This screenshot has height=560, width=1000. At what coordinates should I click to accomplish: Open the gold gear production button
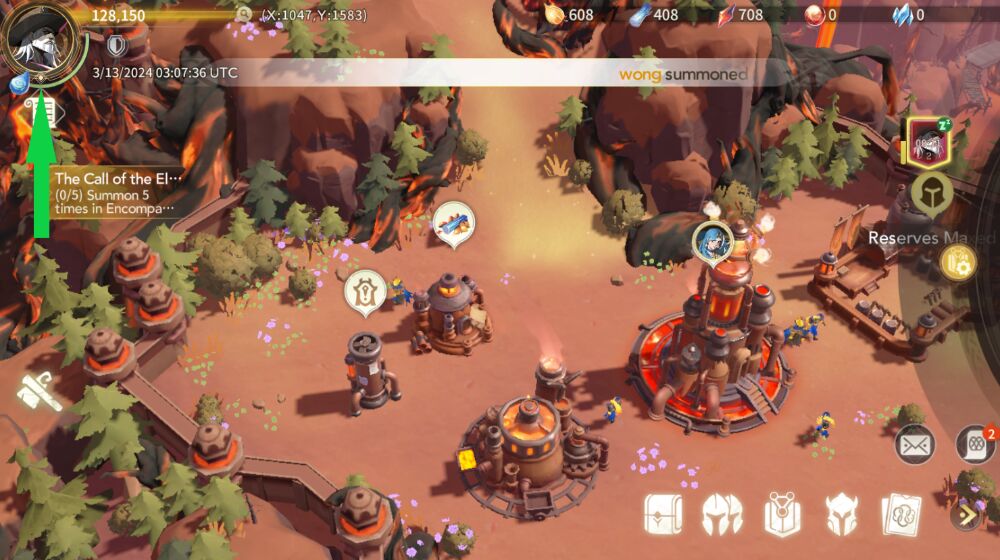[957, 262]
